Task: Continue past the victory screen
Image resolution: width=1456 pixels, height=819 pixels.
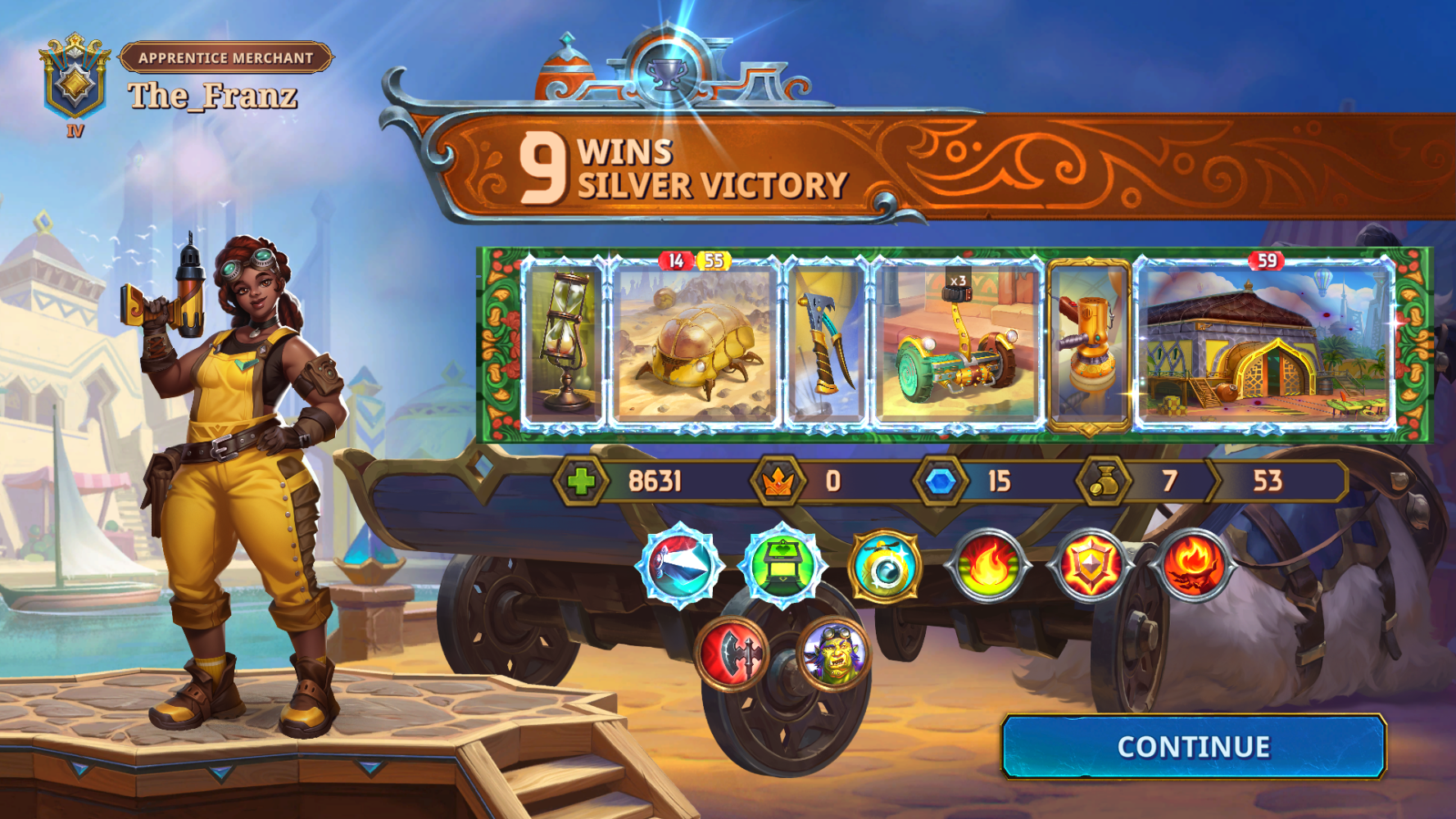Action: 1193,747
